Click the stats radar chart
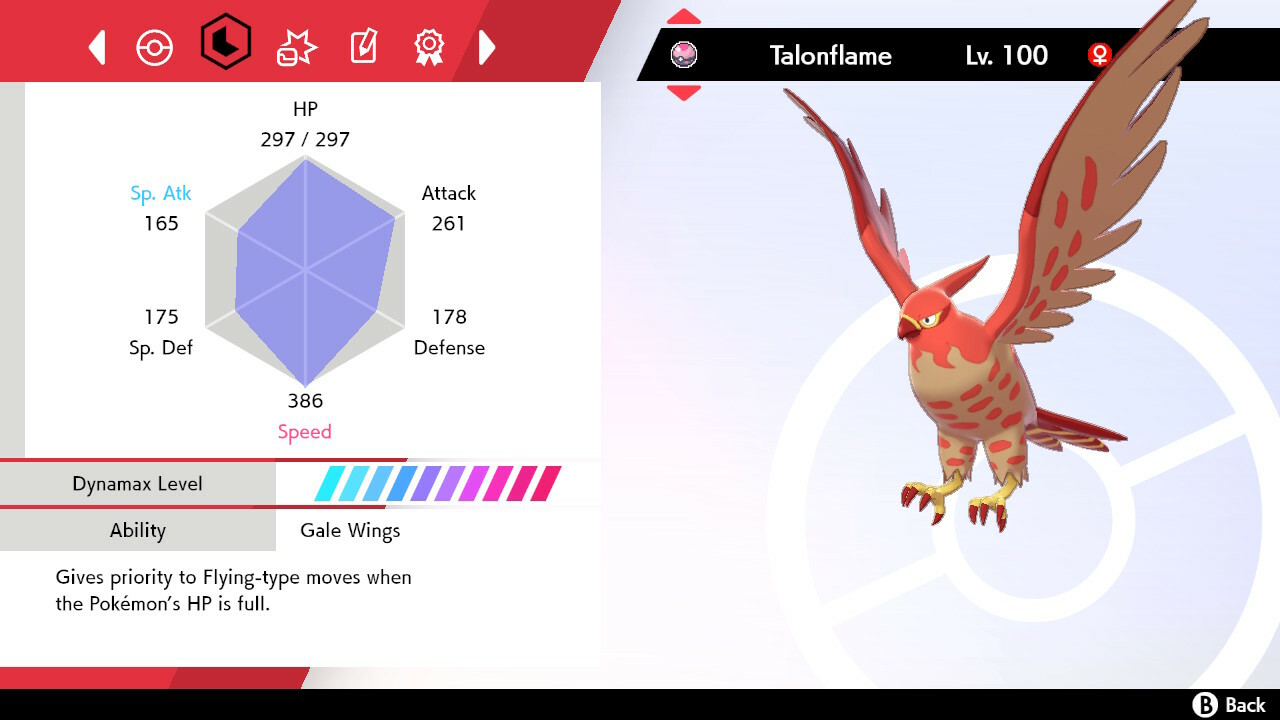Image resolution: width=1280 pixels, height=720 pixels. point(303,270)
